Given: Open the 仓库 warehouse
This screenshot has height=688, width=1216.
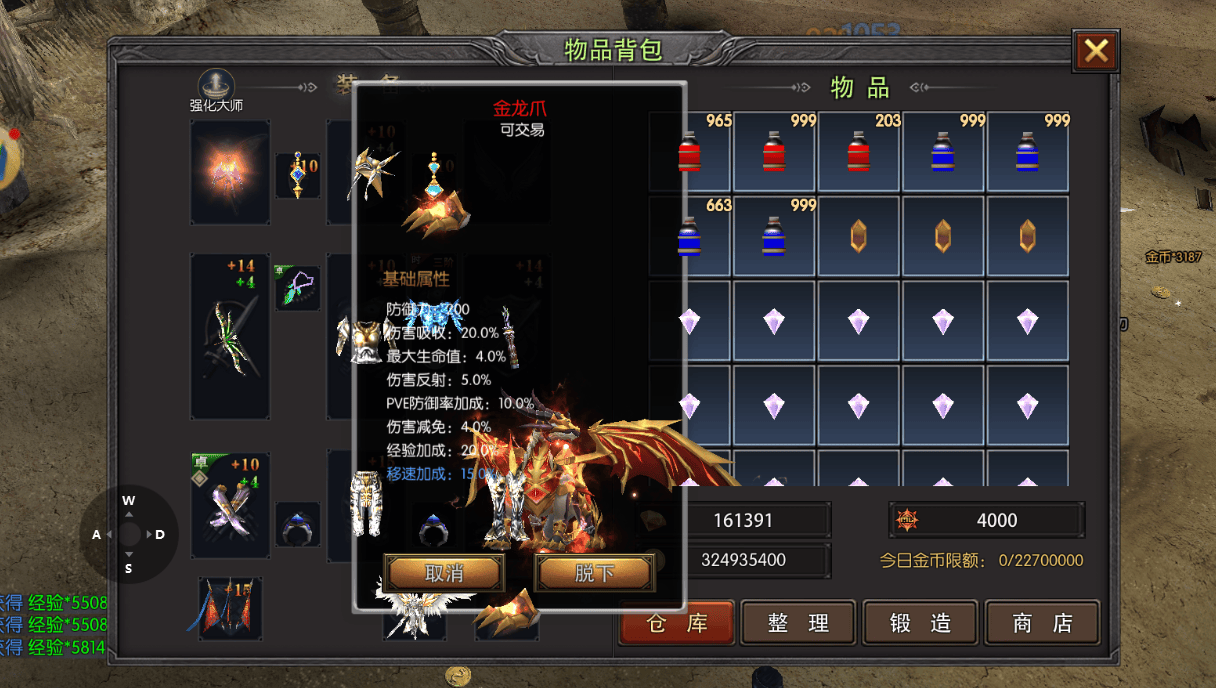Looking at the screenshot, I should pyautogui.click(x=677, y=623).
